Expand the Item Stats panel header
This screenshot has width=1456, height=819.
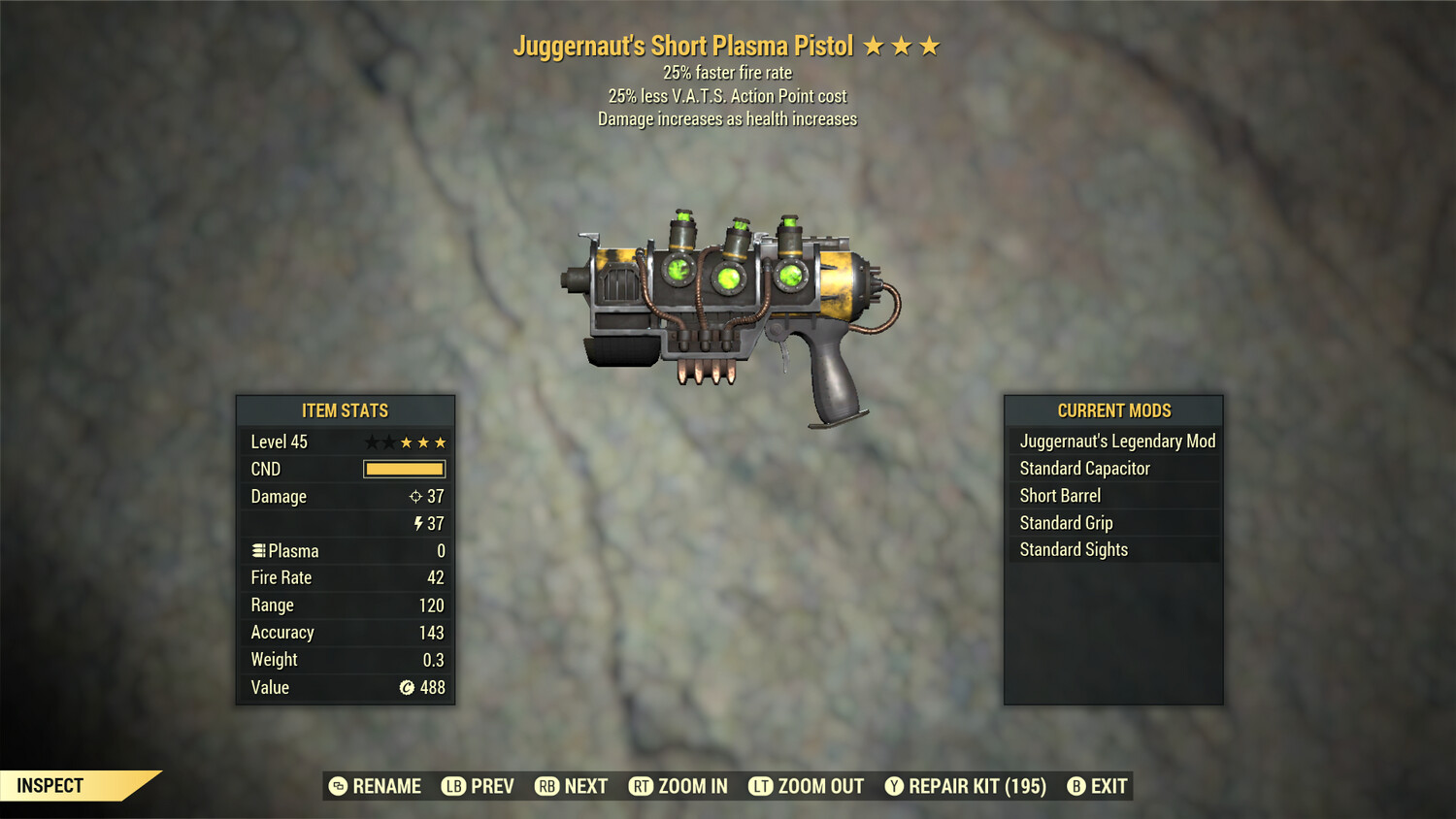(345, 410)
